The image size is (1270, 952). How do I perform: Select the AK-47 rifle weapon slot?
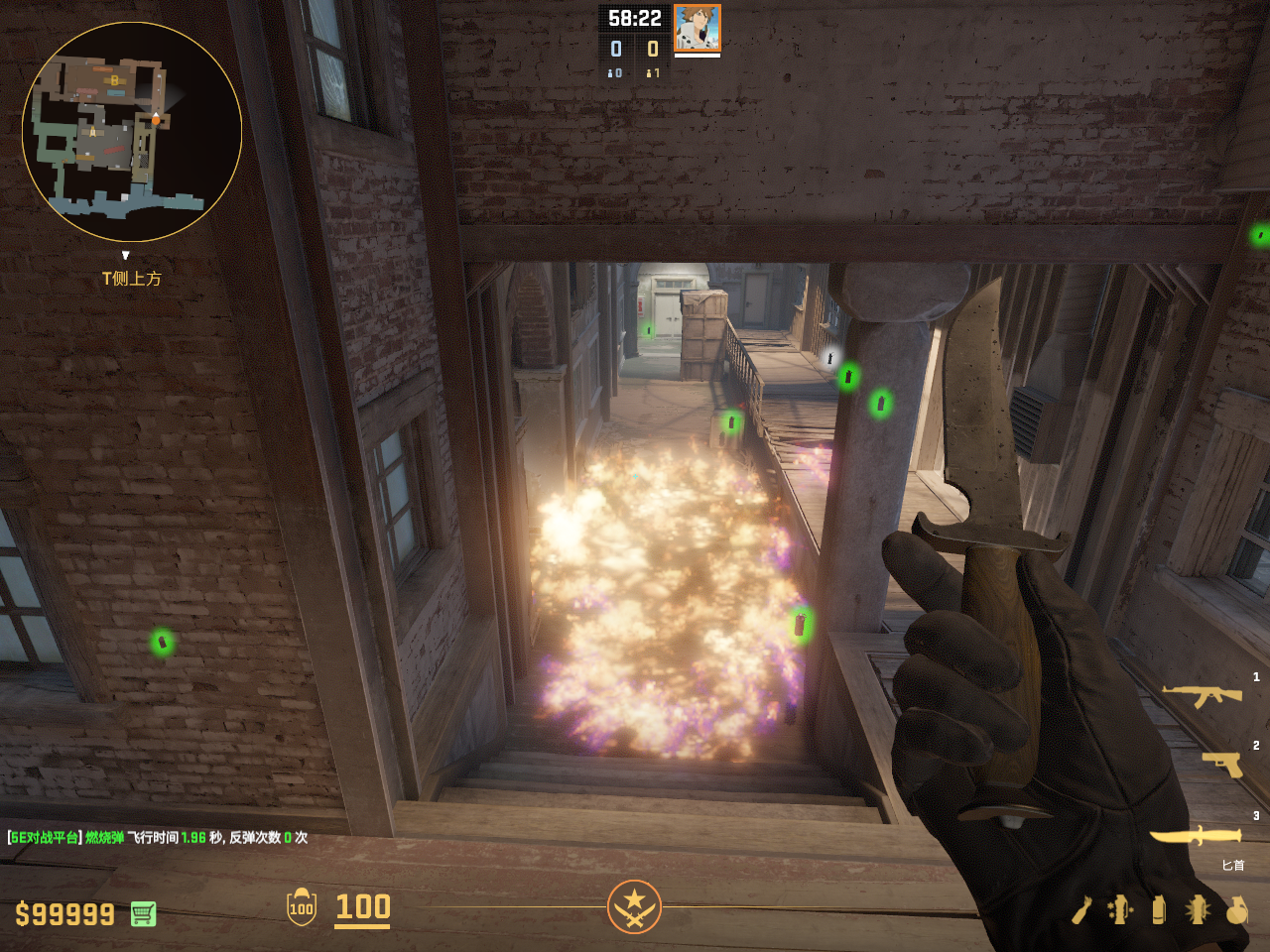(1202, 695)
